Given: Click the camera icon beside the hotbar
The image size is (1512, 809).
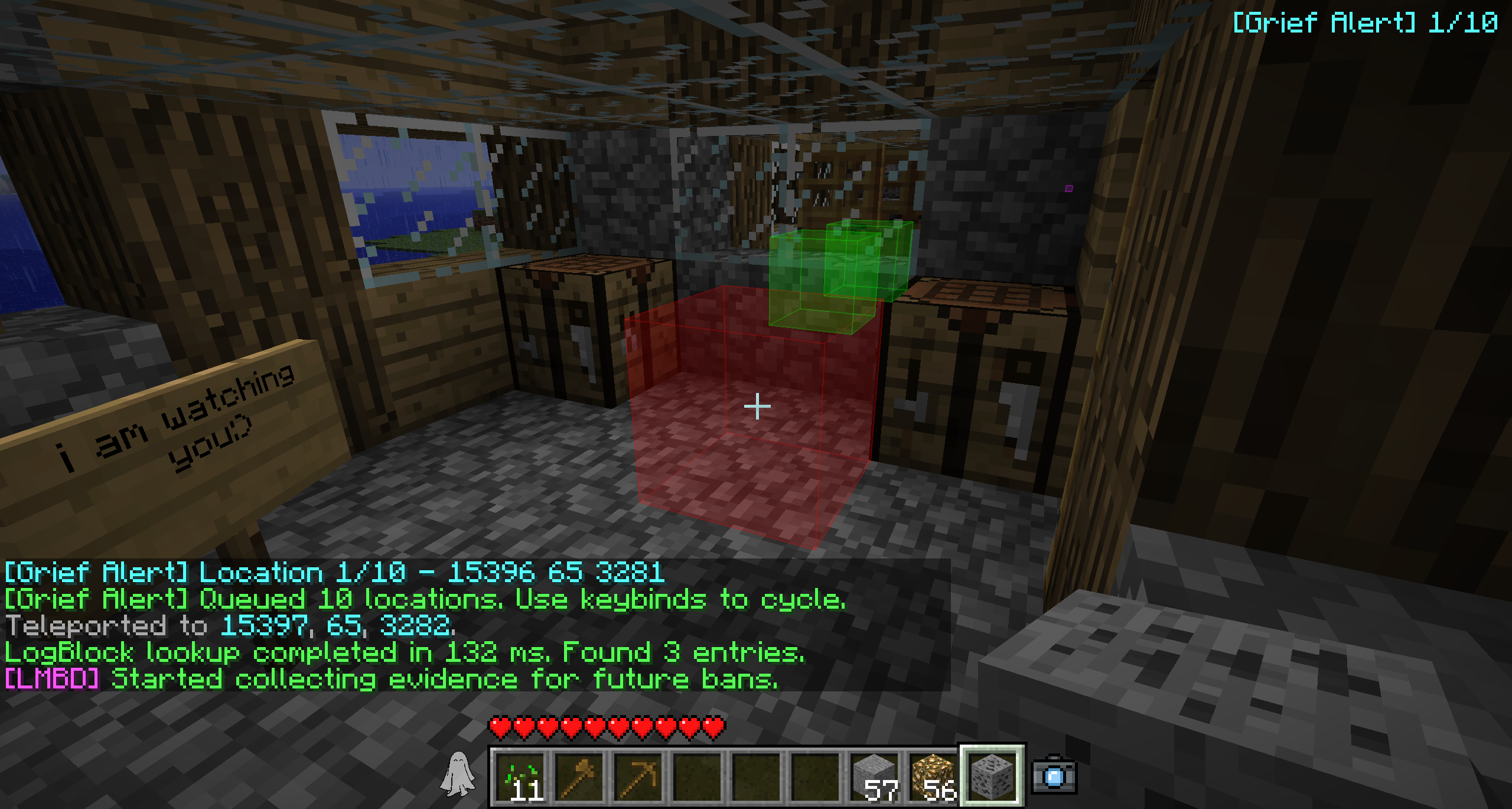Looking at the screenshot, I should pyautogui.click(x=1055, y=775).
